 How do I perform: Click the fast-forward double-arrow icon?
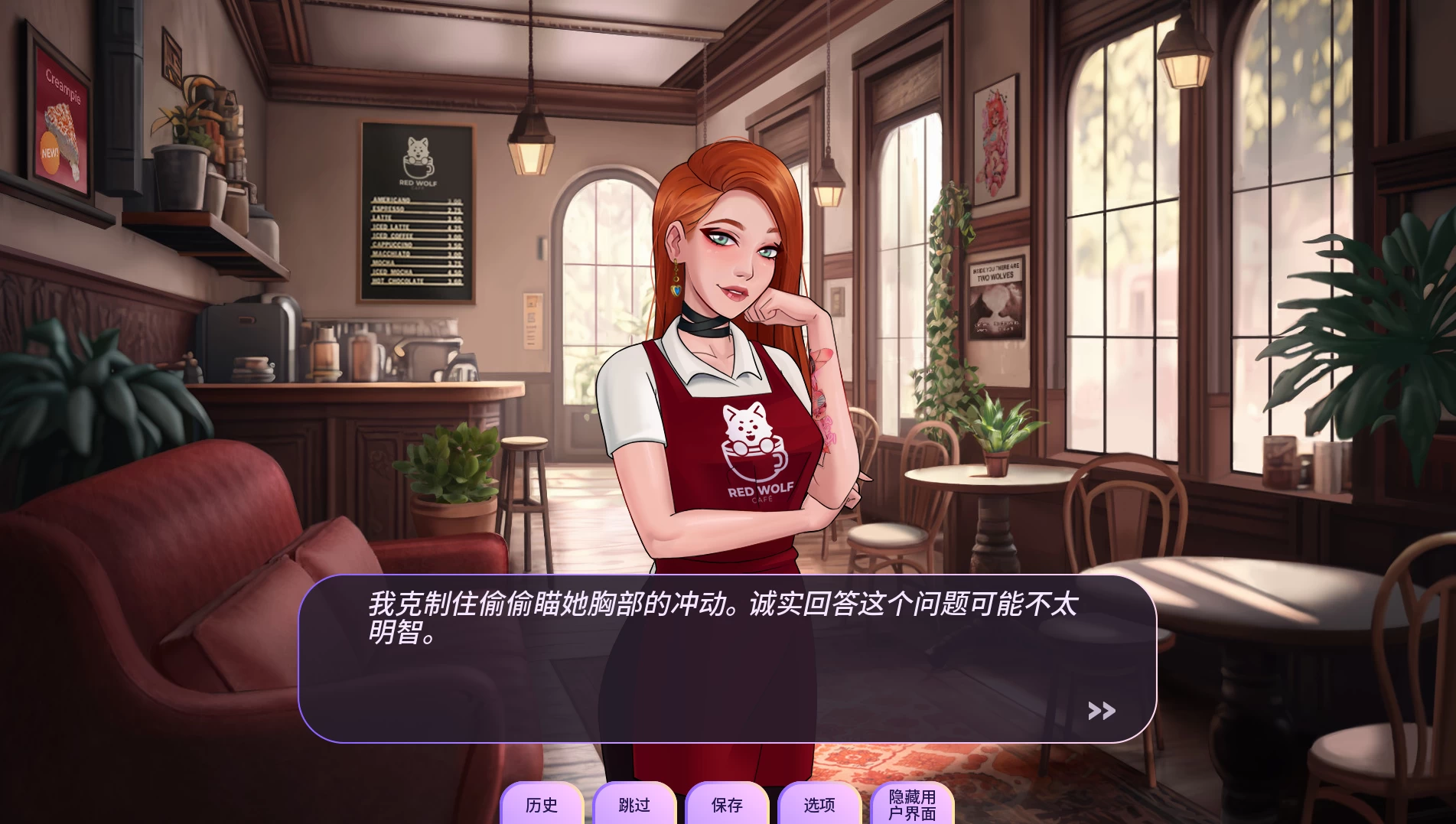[x=1102, y=712]
